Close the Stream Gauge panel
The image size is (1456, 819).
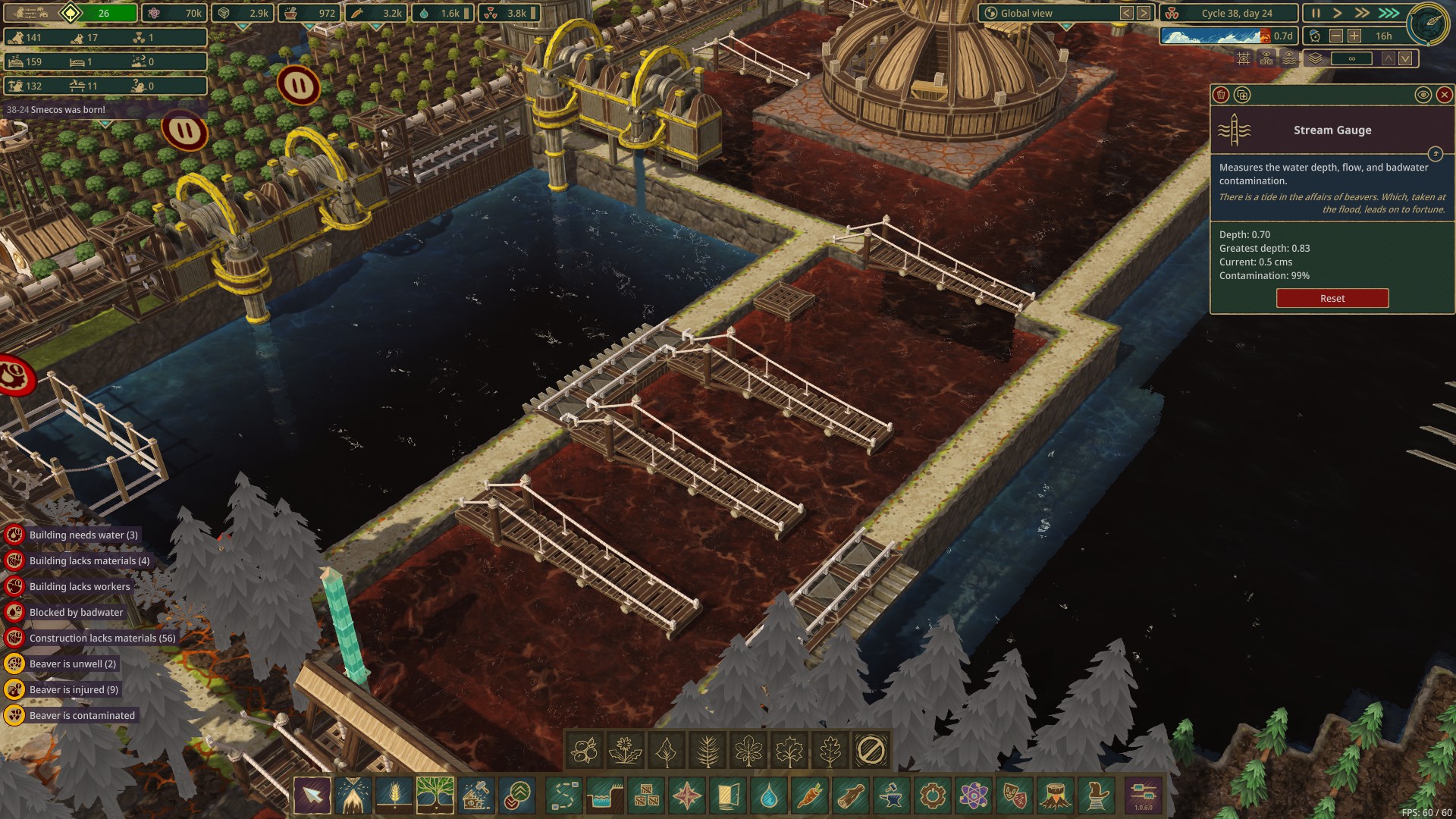[x=1444, y=95]
